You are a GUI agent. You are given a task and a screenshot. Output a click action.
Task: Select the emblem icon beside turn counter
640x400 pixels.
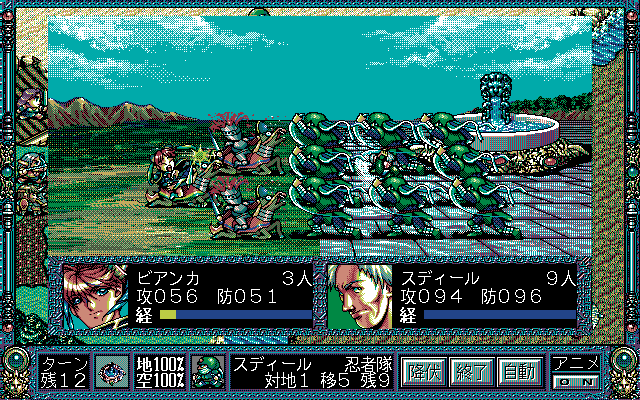[112, 371]
